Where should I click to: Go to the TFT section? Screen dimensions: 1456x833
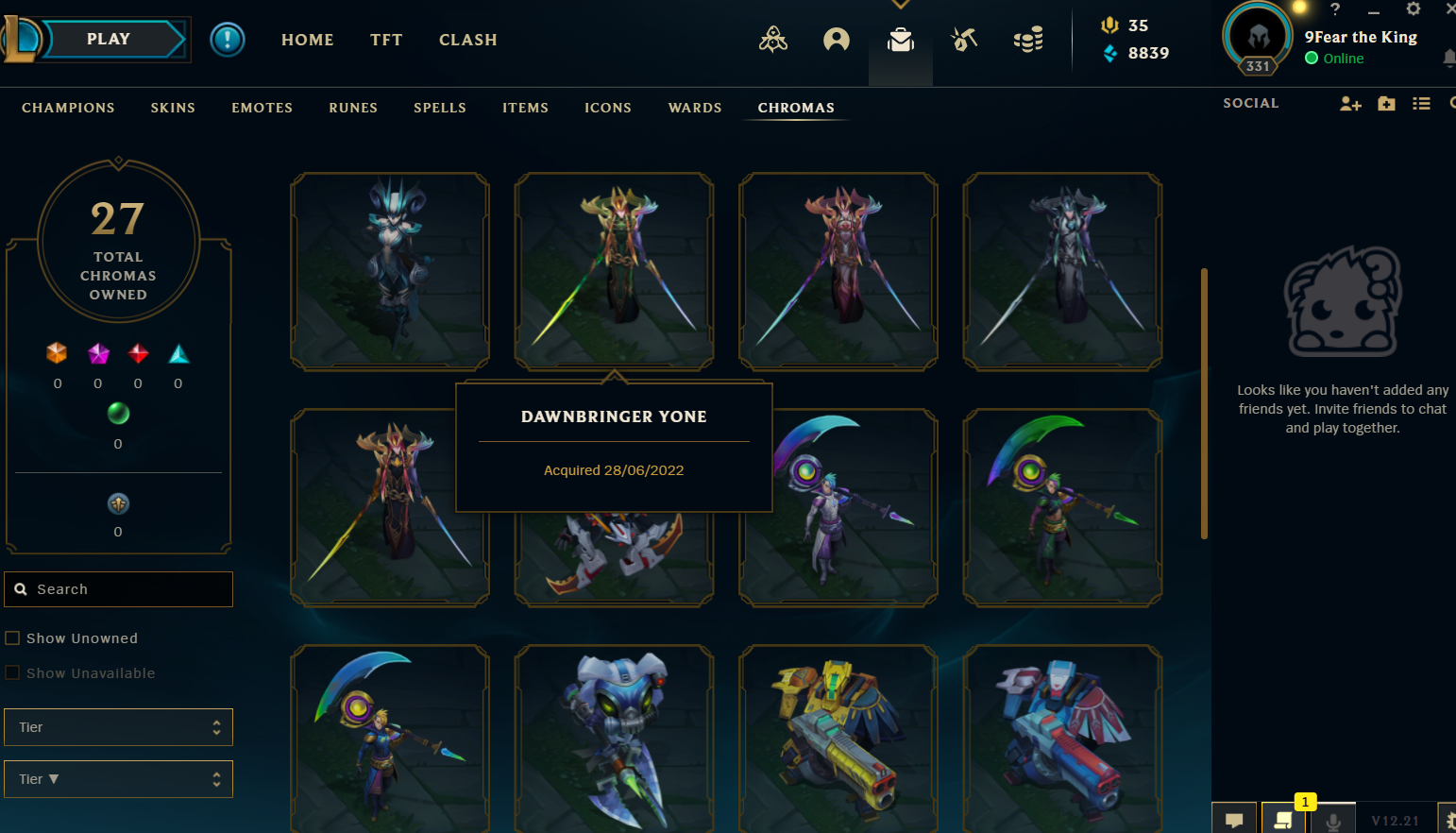tap(386, 40)
